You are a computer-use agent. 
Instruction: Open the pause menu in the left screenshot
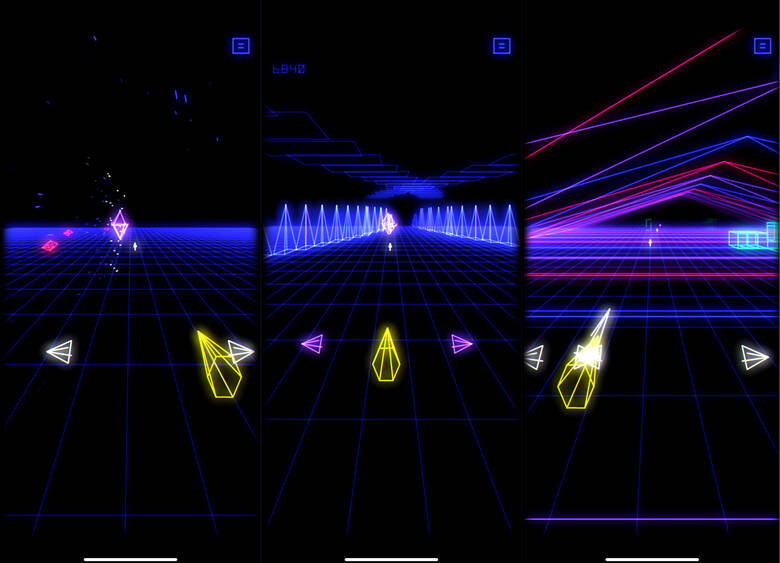pos(240,46)
